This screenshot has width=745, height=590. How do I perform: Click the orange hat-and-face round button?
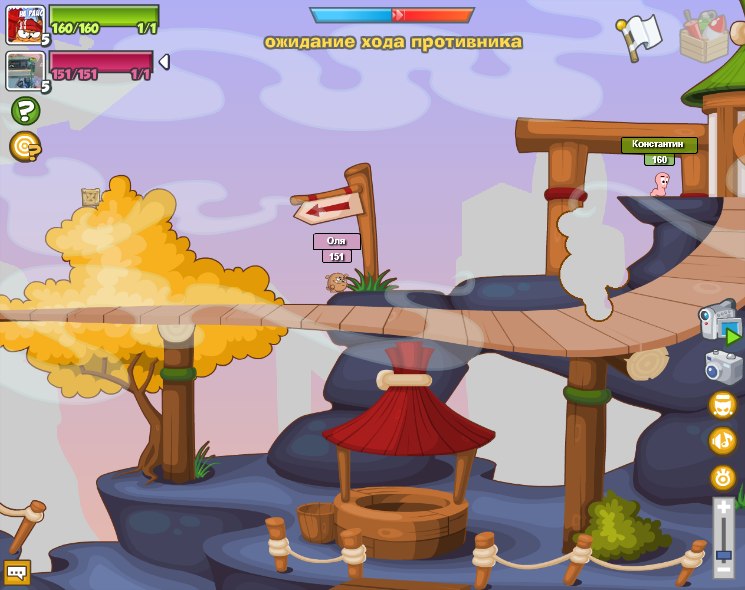(x=722, y=405)
